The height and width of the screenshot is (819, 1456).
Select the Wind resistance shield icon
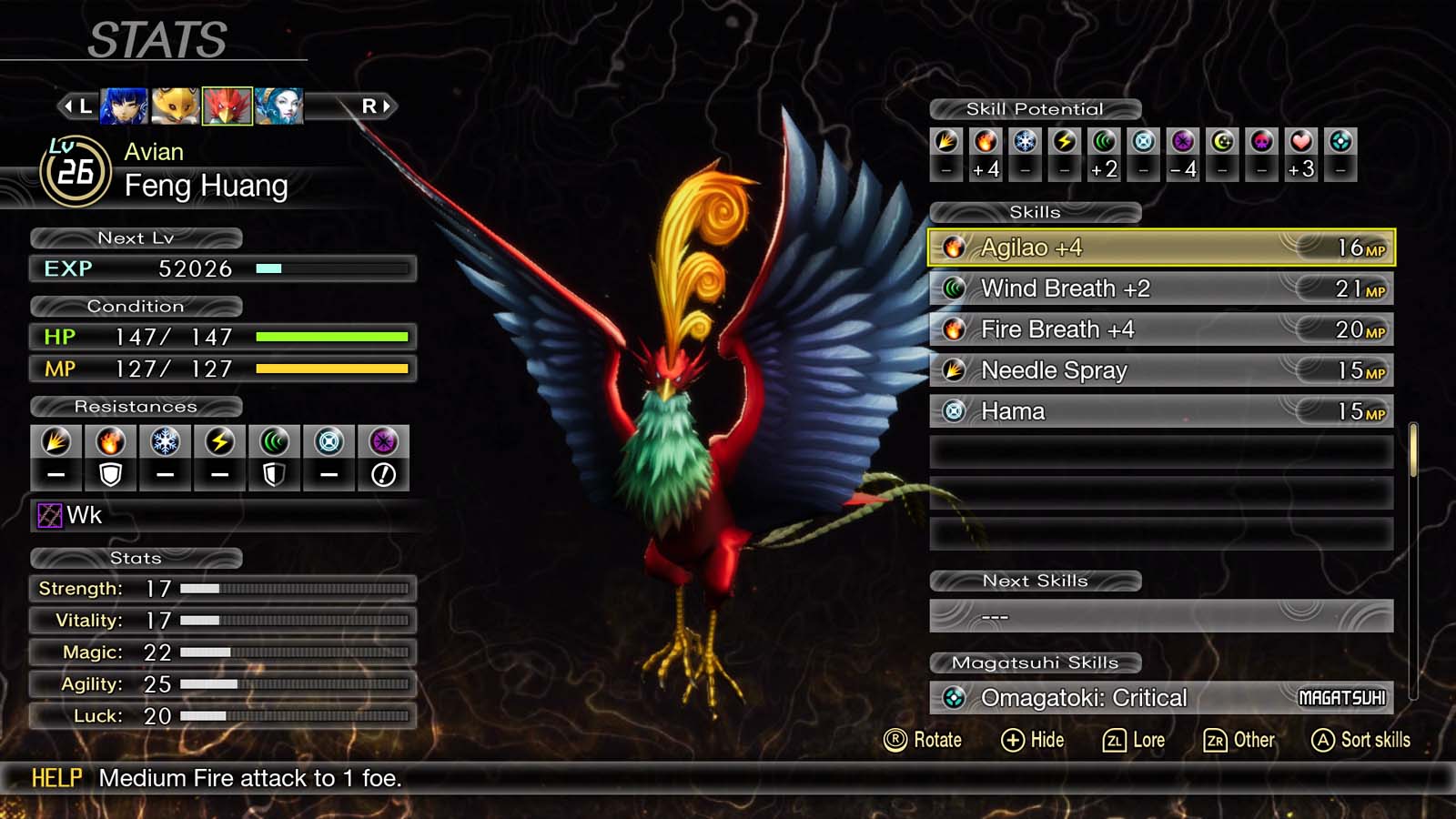(x=274, y=474)
